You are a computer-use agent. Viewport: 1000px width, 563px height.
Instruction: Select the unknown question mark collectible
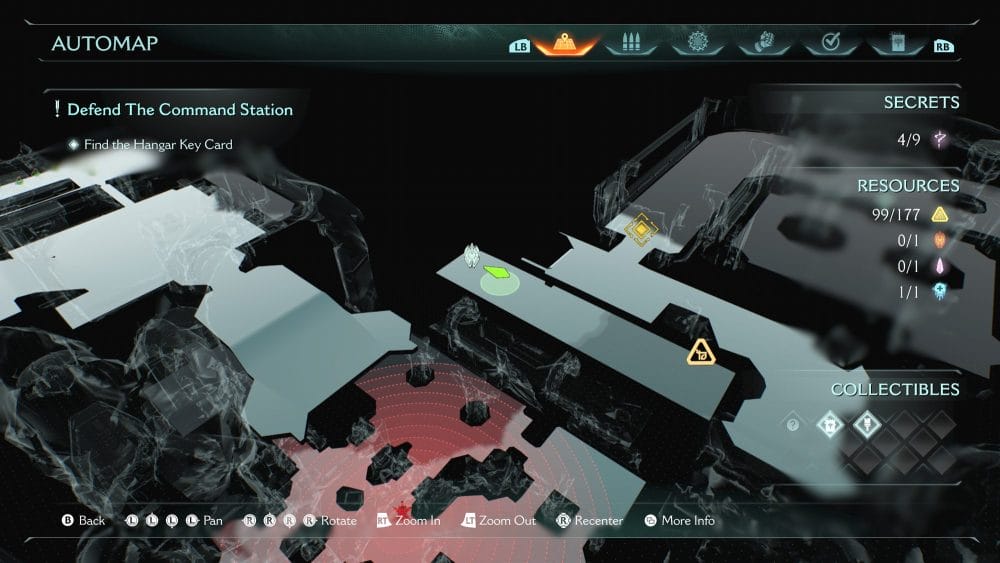793,425
